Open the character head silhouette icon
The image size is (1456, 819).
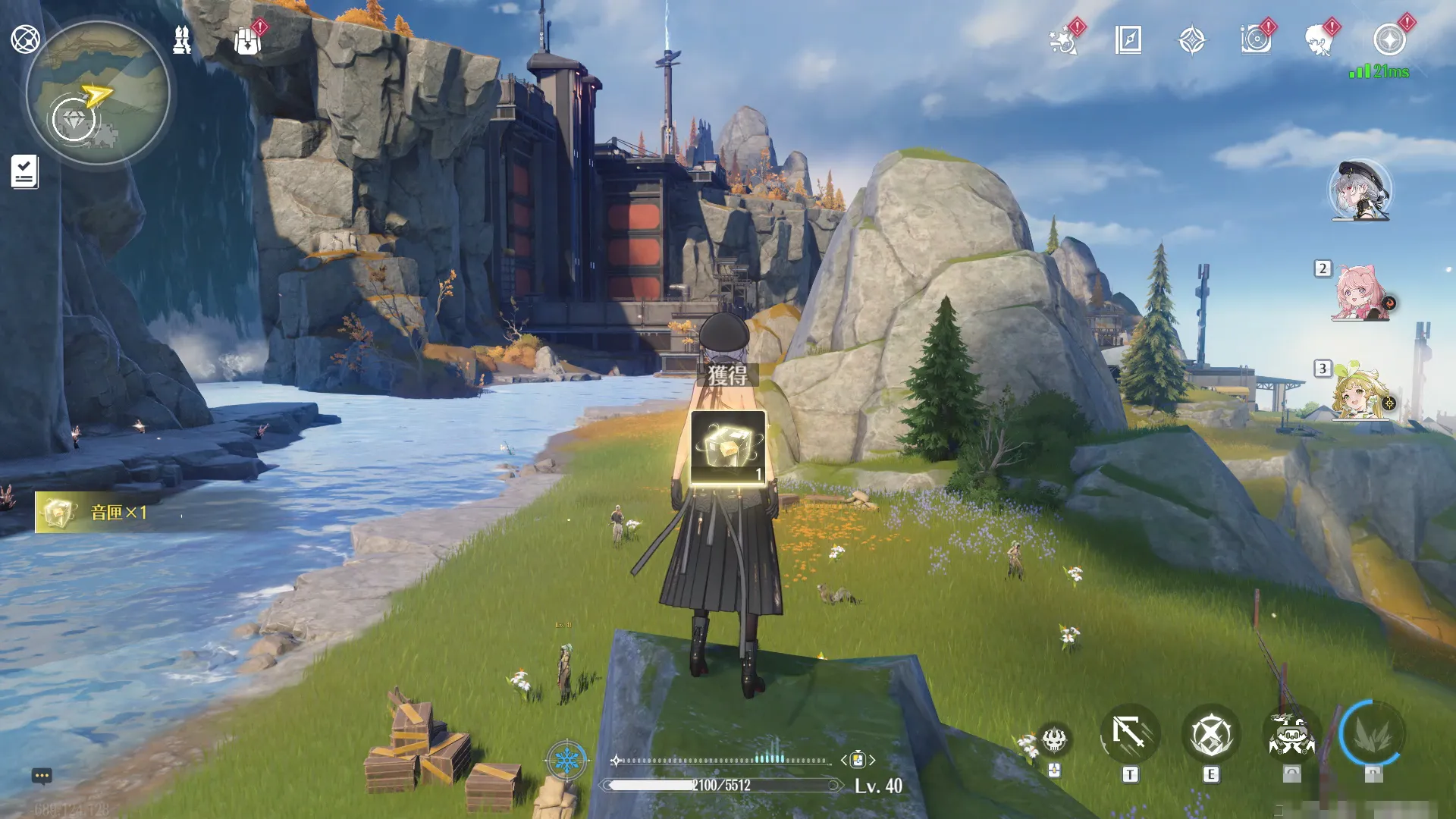[x=1320, y=40]
